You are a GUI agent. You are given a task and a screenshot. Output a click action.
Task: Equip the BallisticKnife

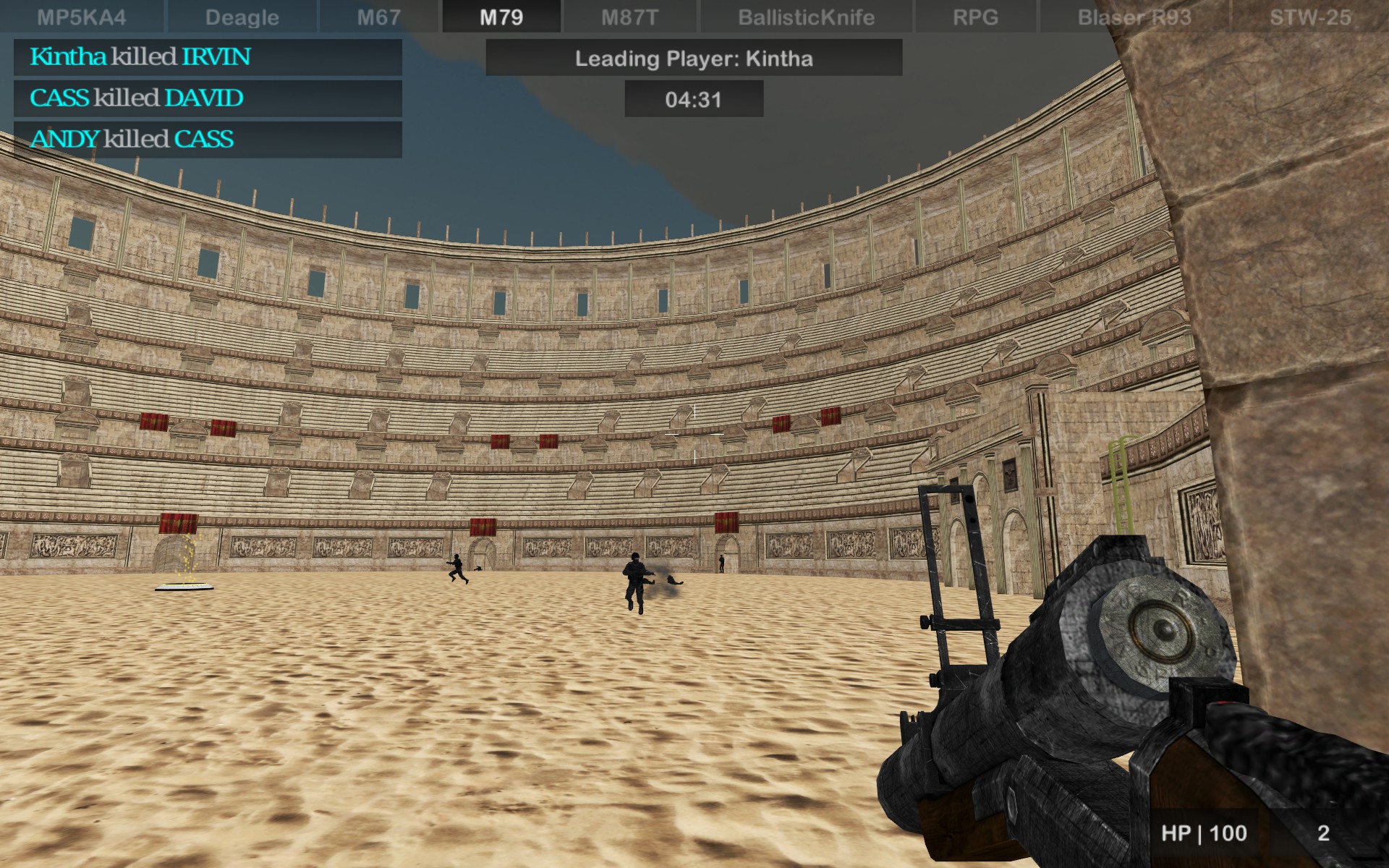coord(806,17)
